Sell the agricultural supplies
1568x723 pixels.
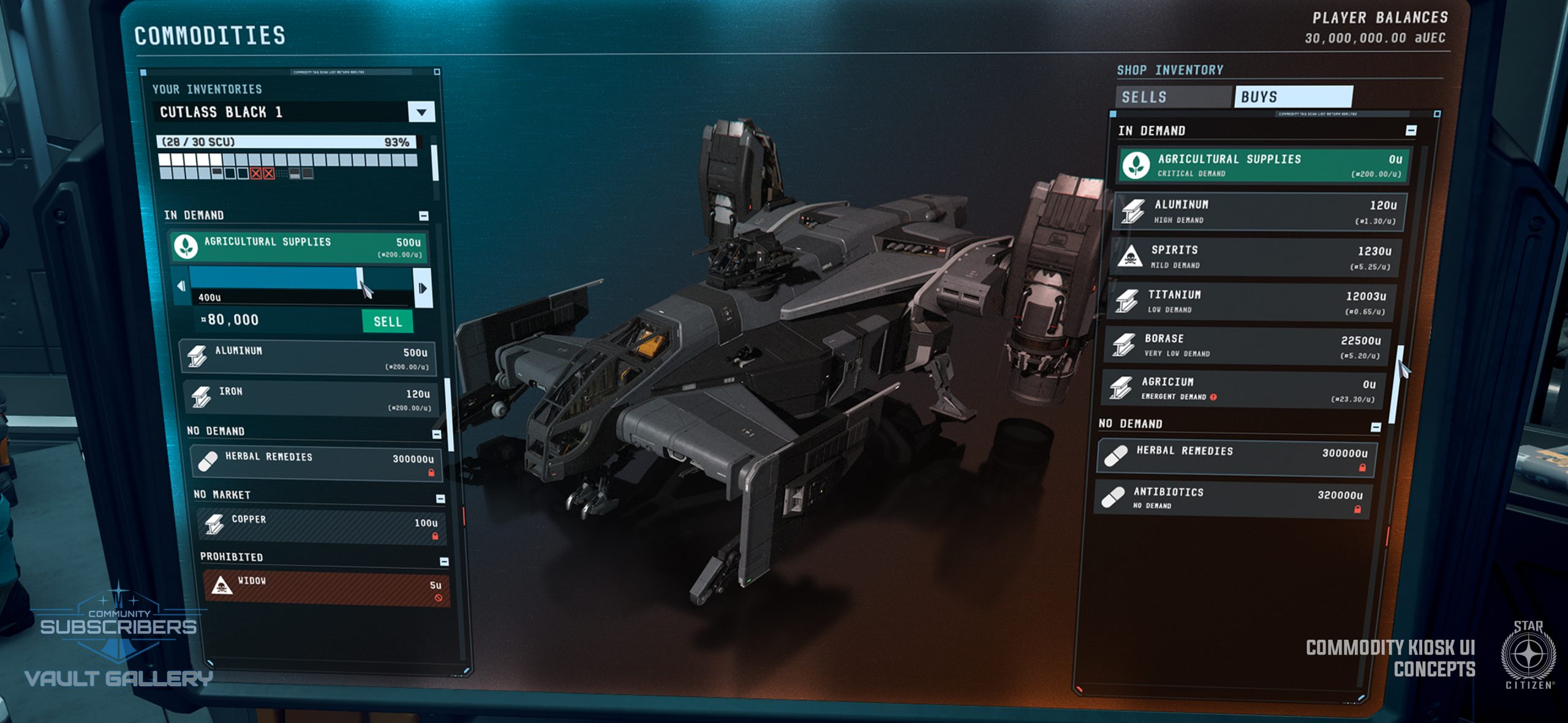pos(387,321)
